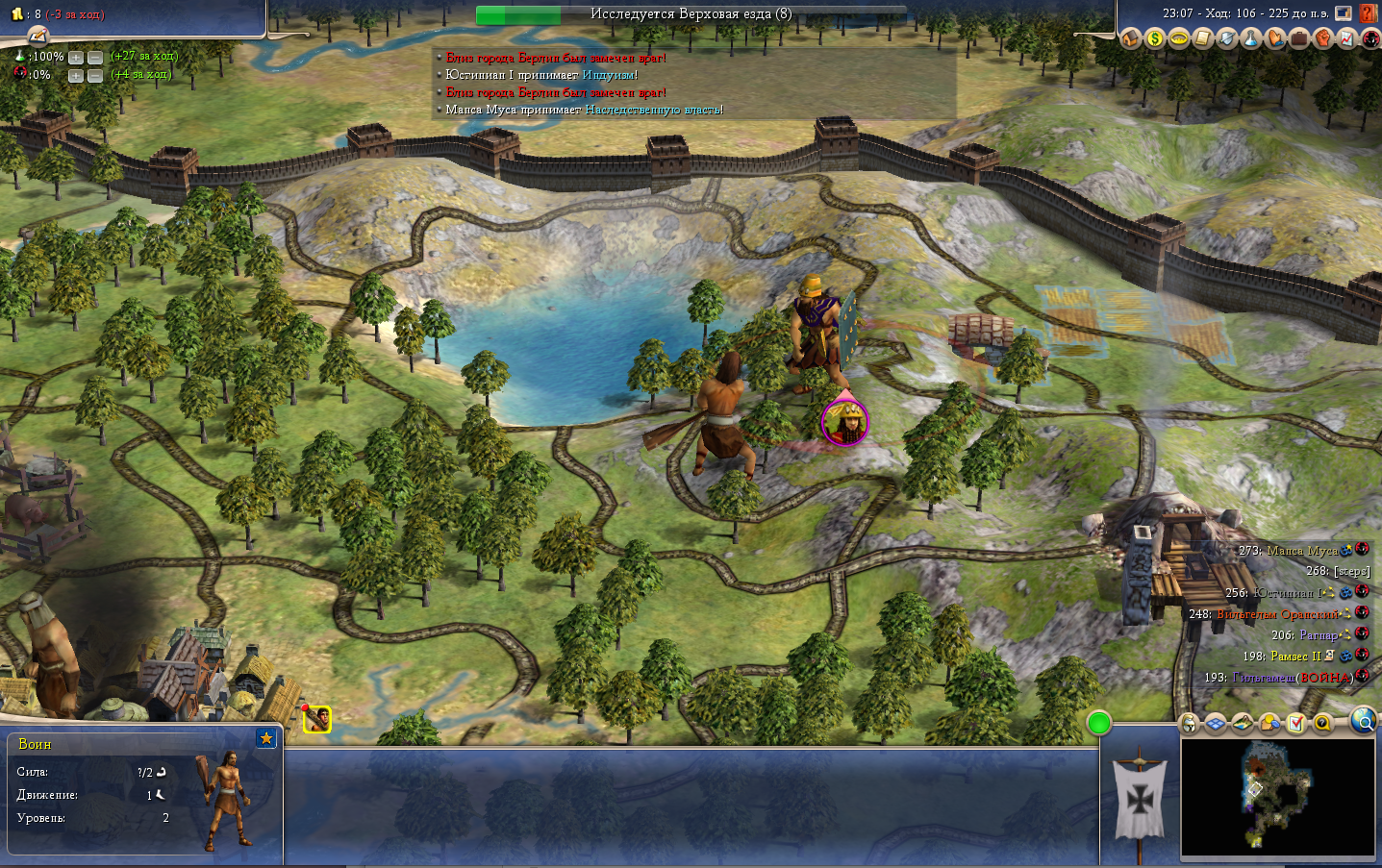Open the Civilopedia question mark book
The image size is (1382, 868).
click(x=1369, y=13)
